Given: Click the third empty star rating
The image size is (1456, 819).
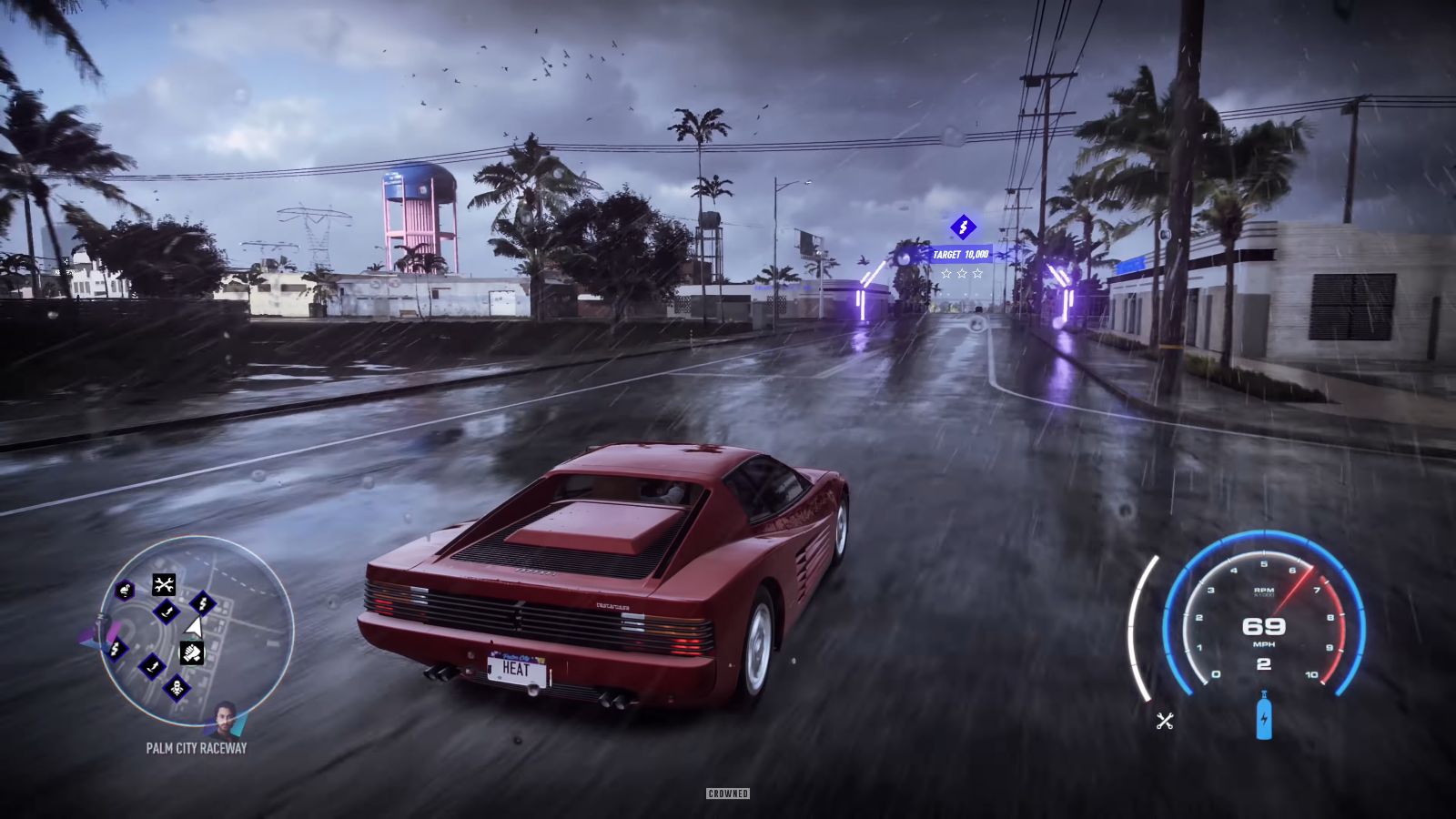Looking at the screenshot, I should (978, 273).
